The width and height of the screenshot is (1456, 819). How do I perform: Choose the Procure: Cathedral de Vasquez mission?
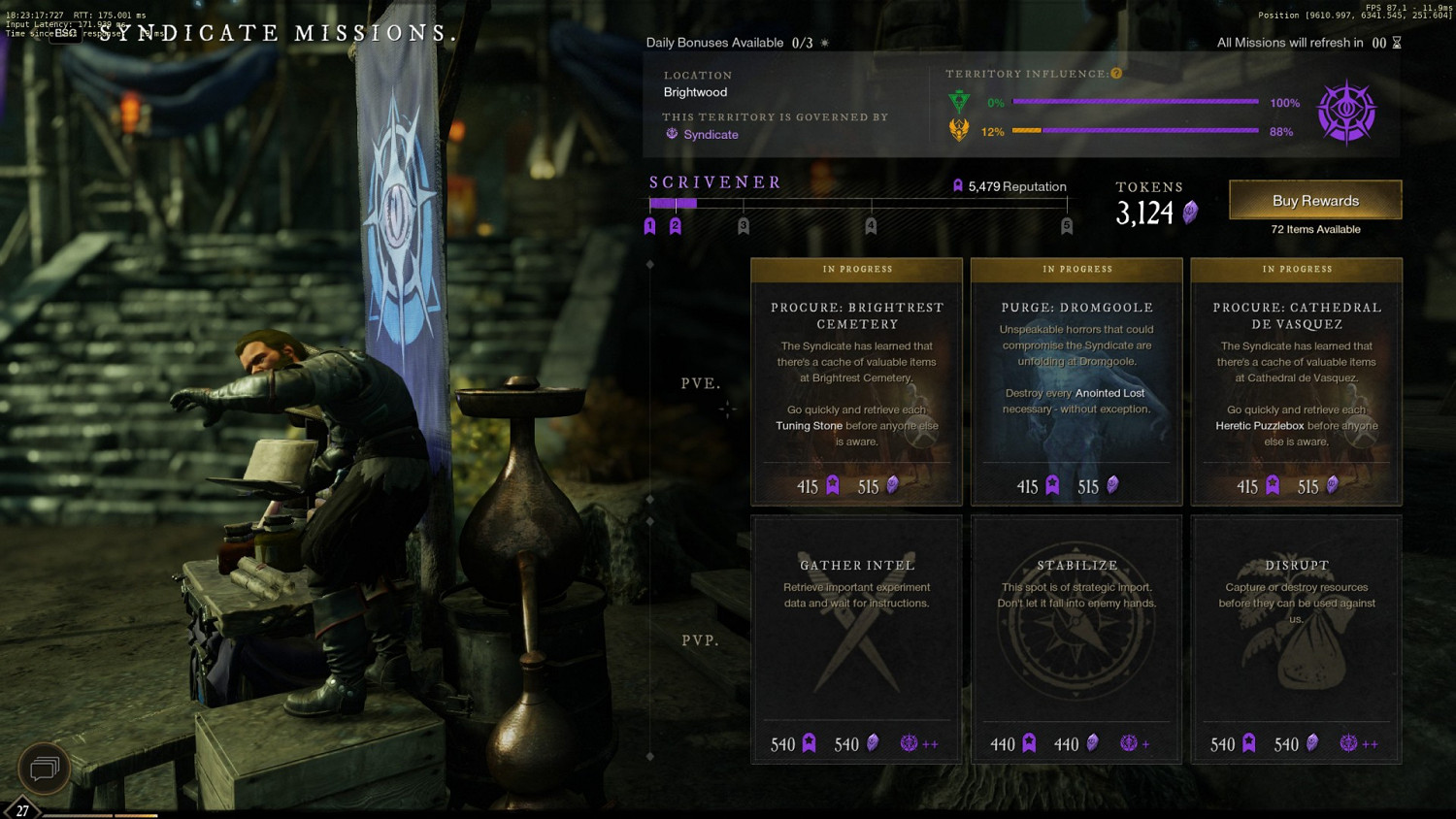[x=1296, y=381]
